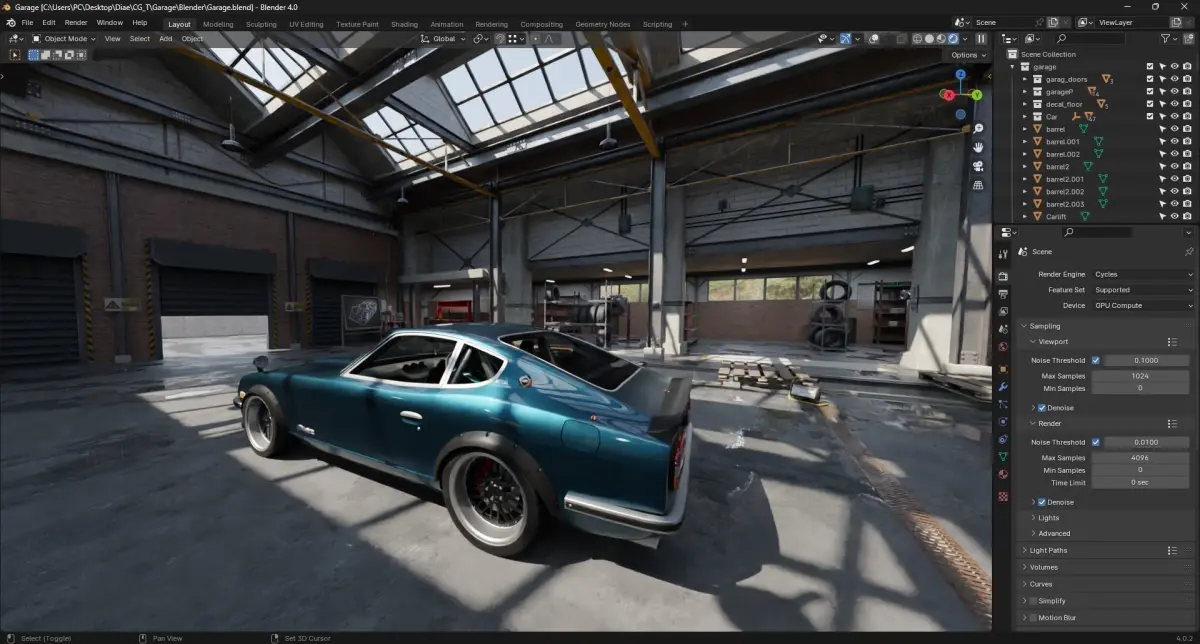Open the File menu

(26, 22)
